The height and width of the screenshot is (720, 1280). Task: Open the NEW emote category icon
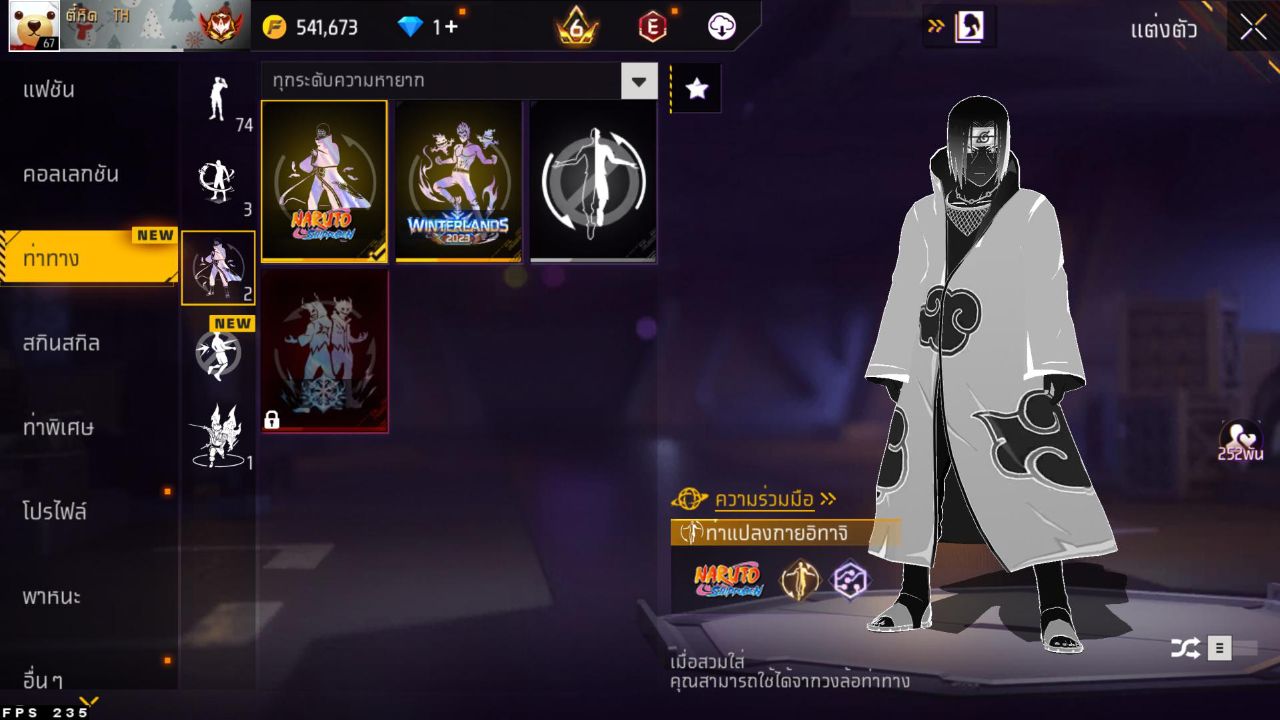(218, 355)
